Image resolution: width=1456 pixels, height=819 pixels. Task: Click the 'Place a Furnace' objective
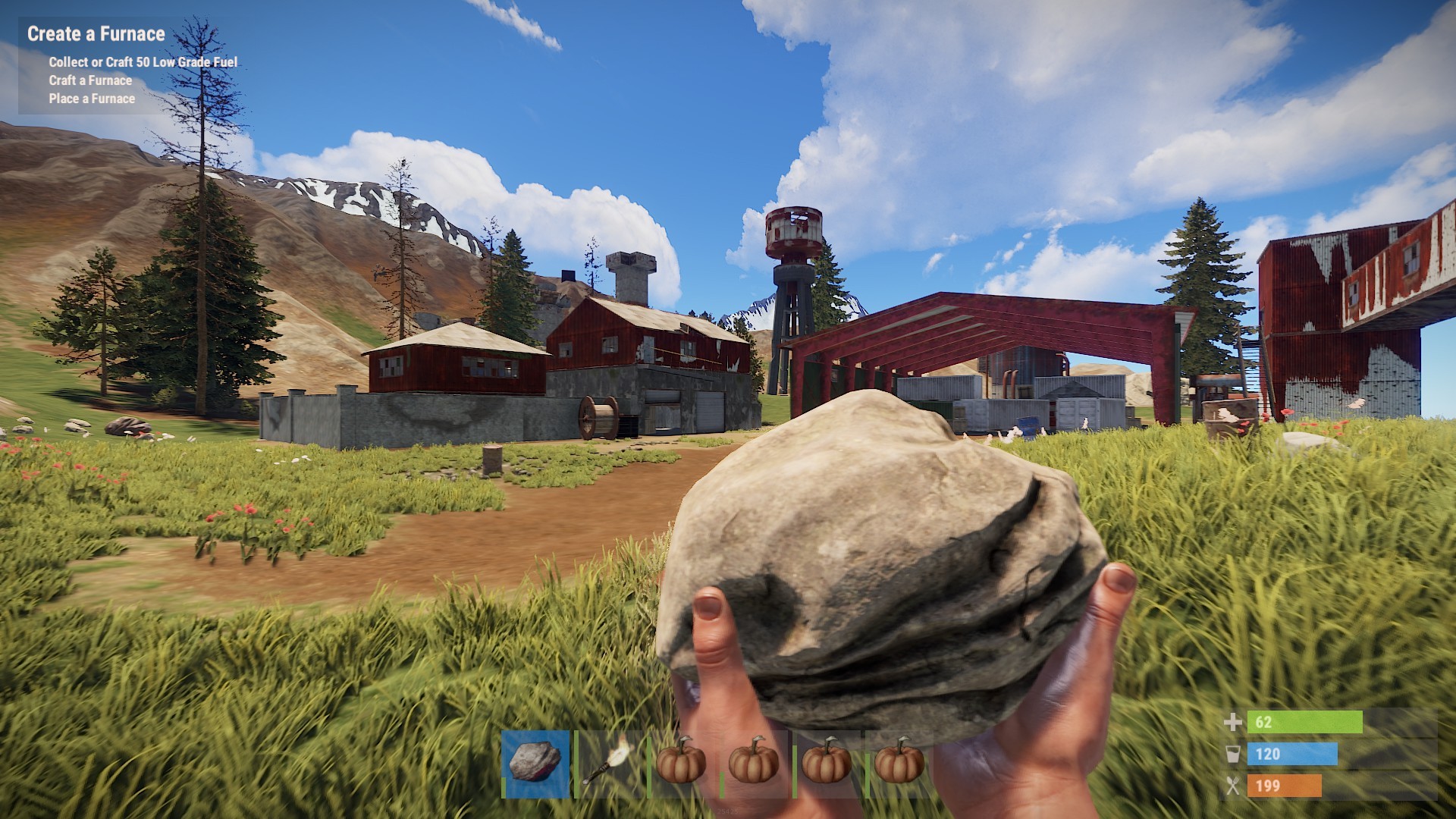tap(90, 99)
